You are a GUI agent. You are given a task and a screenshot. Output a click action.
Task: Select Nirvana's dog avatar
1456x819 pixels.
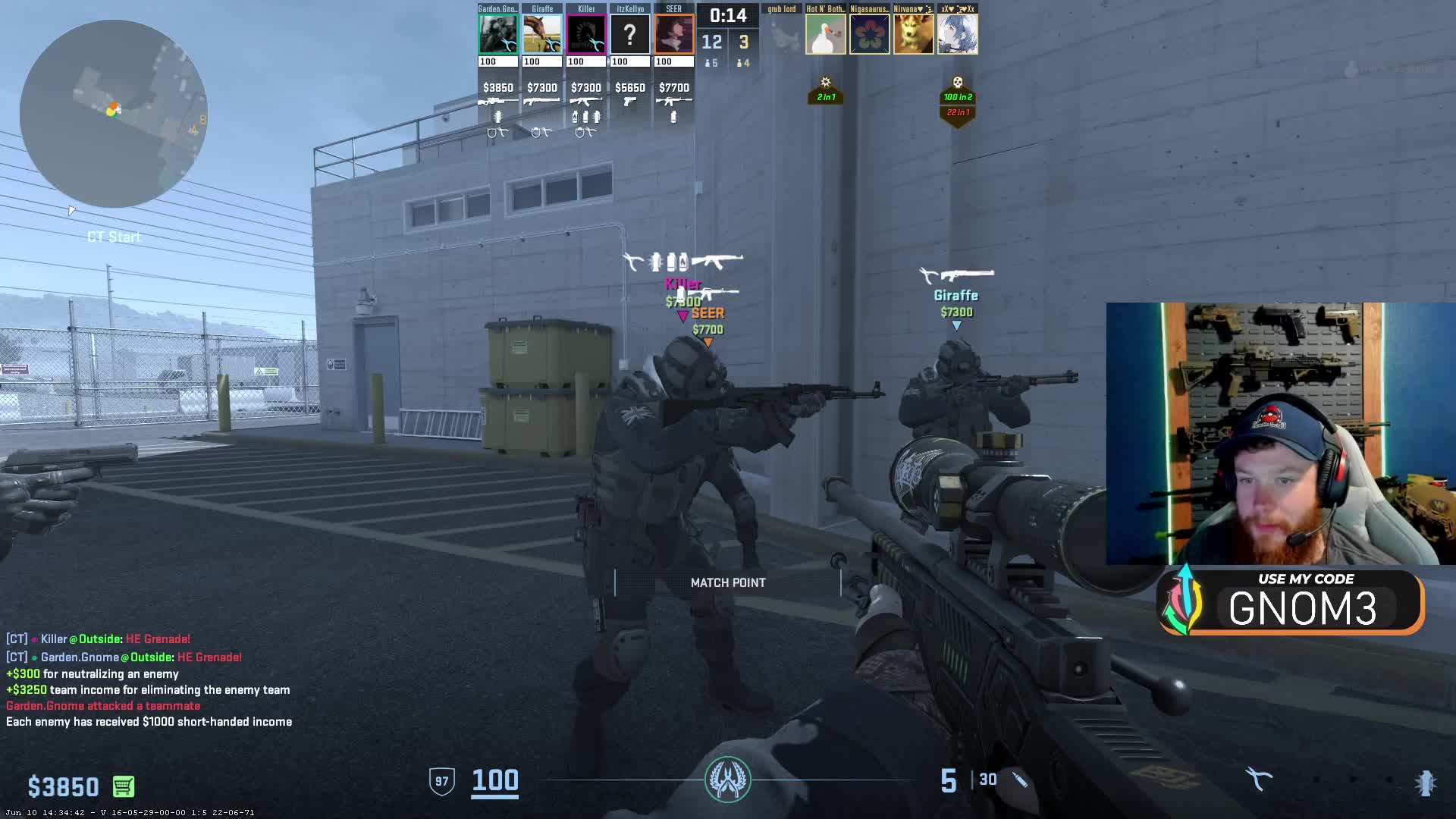tap(913, 35)
